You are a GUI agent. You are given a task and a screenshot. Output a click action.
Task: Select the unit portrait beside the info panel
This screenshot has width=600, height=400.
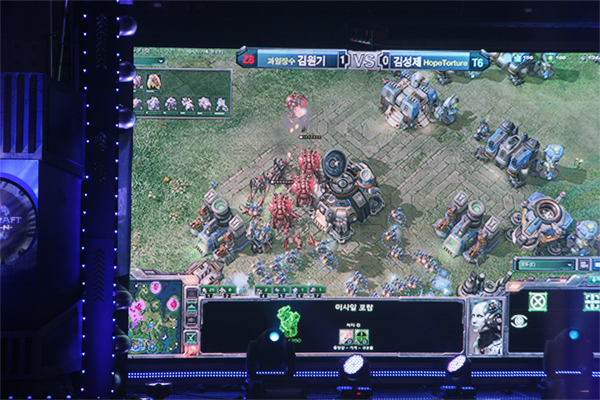point(485,323)
